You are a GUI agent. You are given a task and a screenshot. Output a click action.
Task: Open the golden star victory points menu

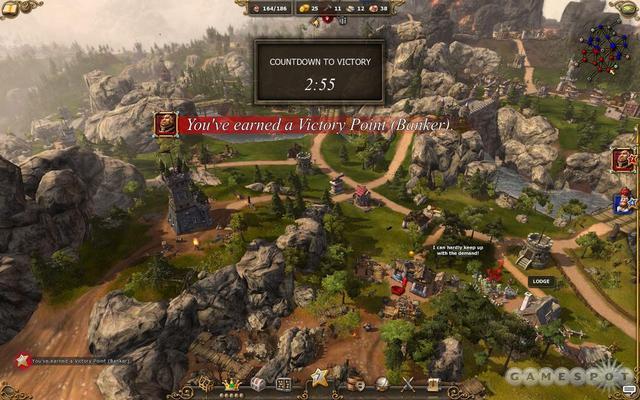tap(319, 378)
